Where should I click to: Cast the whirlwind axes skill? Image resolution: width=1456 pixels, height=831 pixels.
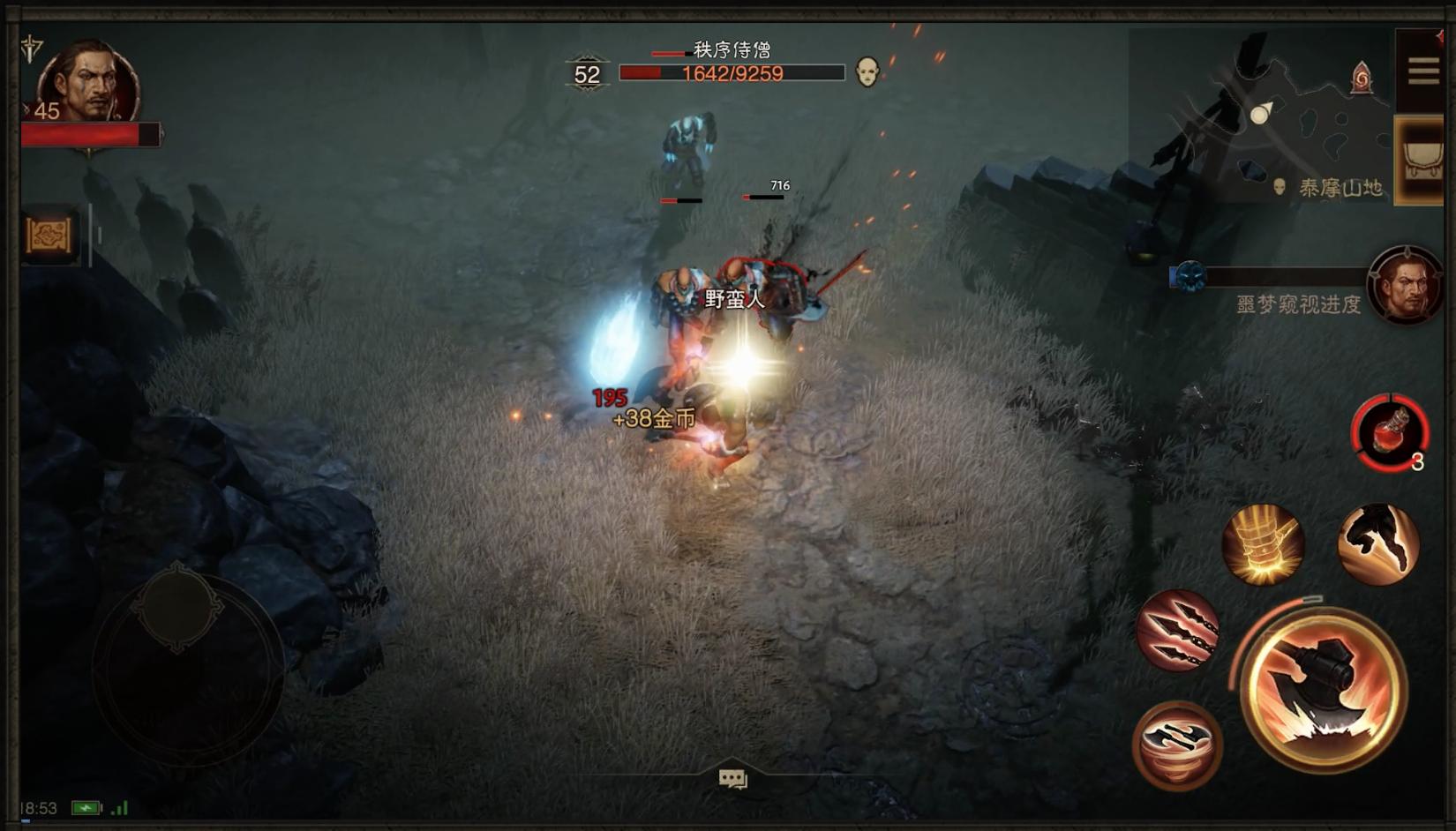1177,745
